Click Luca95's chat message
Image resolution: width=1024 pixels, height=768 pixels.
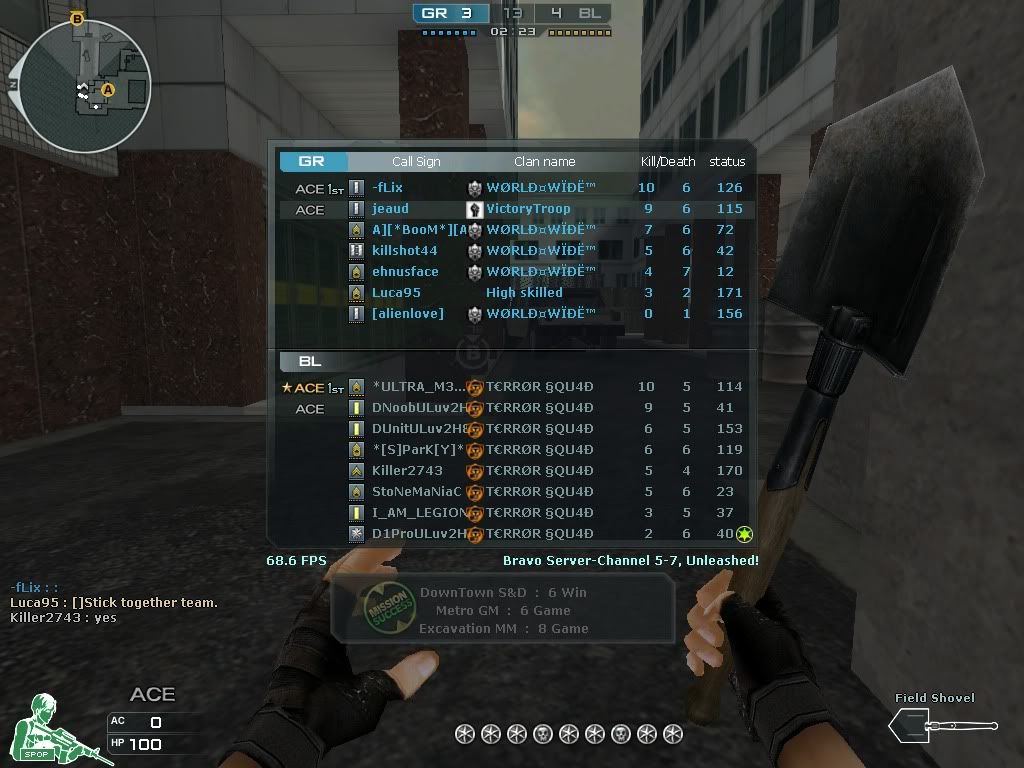pos(114,603)
